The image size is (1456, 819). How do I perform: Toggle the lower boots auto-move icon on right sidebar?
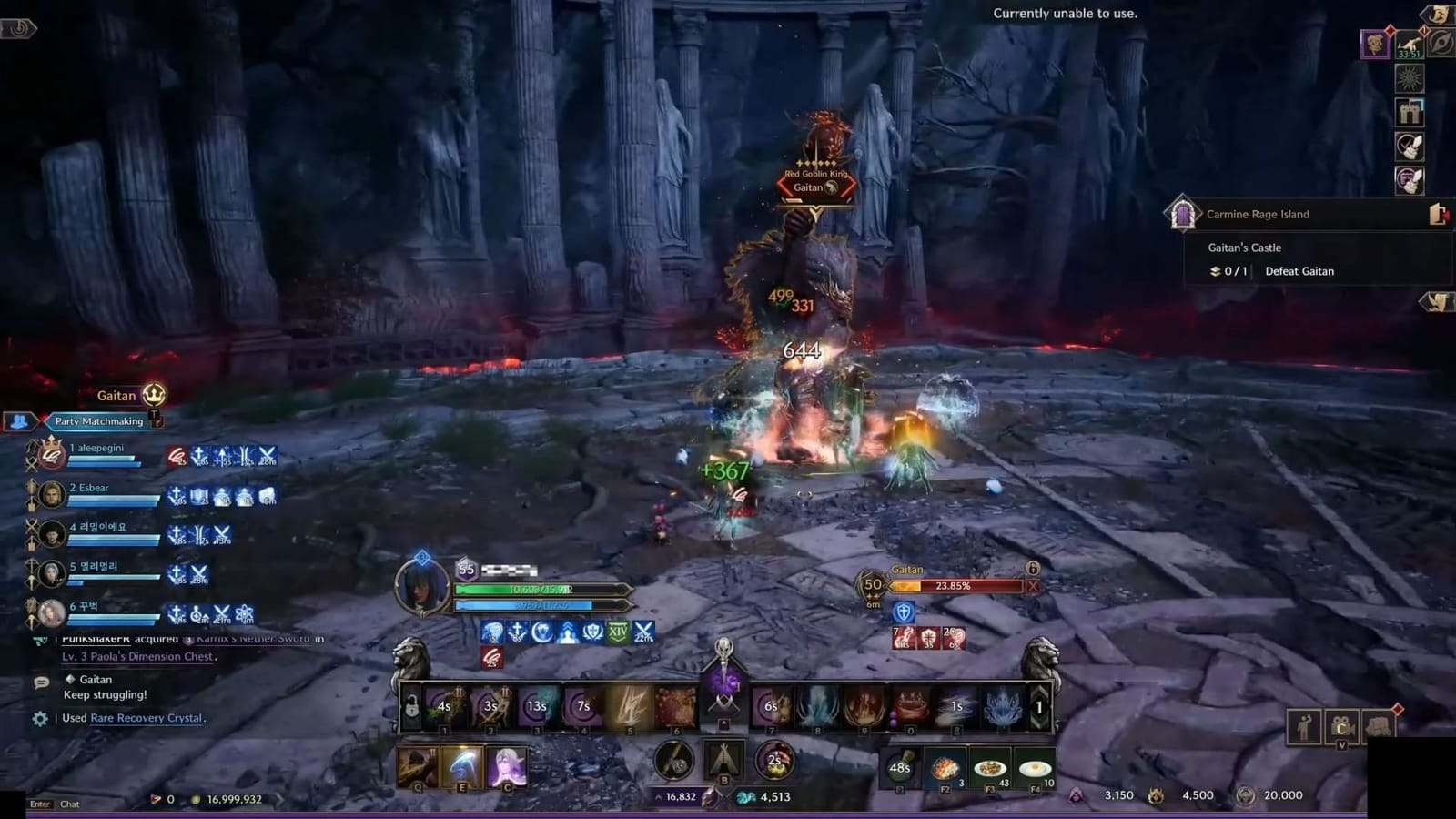pos(1410,180)
